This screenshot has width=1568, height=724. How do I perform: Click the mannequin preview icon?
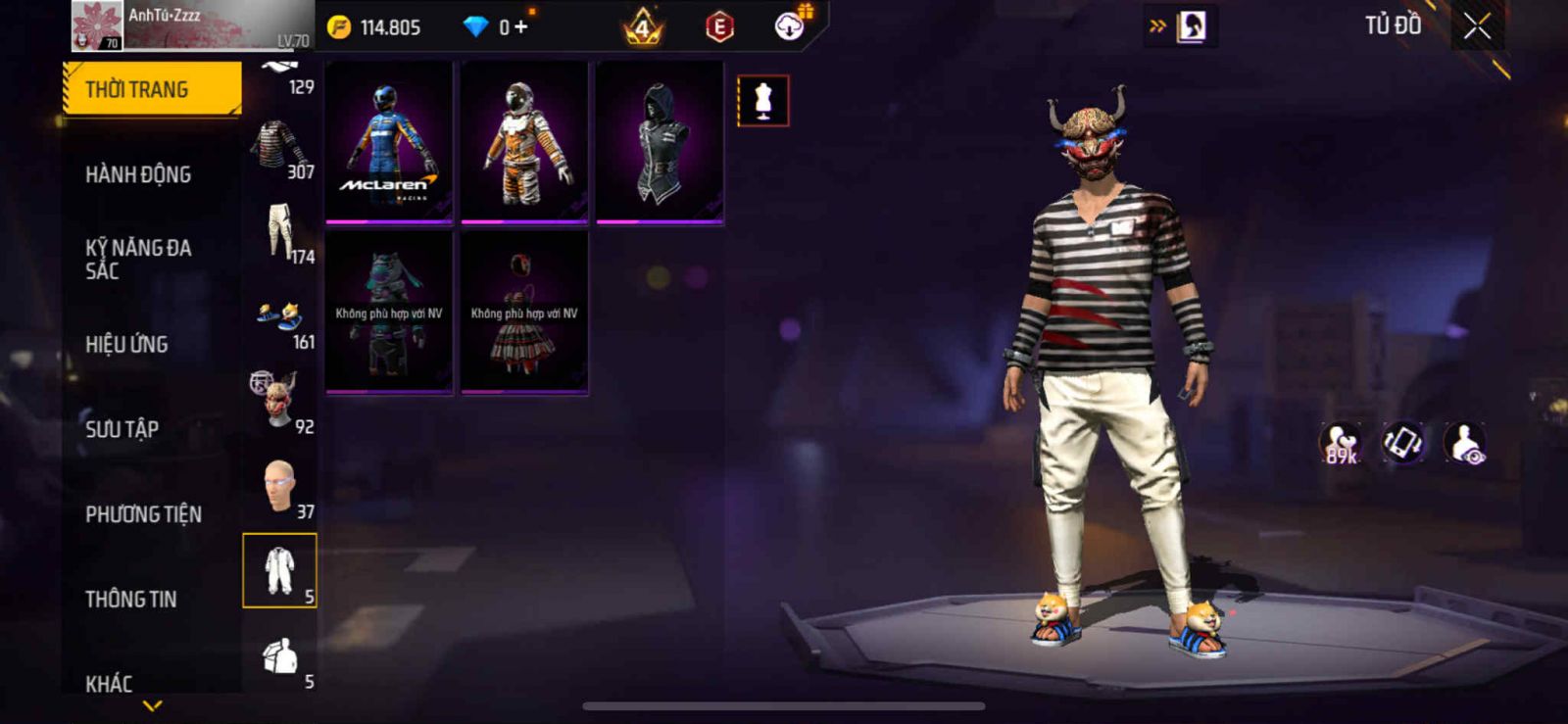[762, 101]
